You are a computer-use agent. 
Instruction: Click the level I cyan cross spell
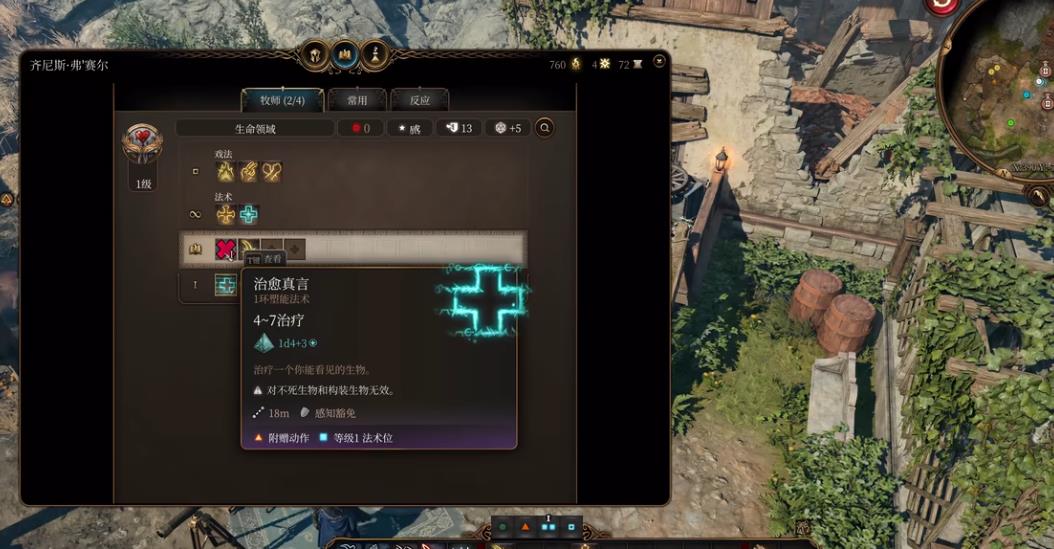[x=227, y=286]
